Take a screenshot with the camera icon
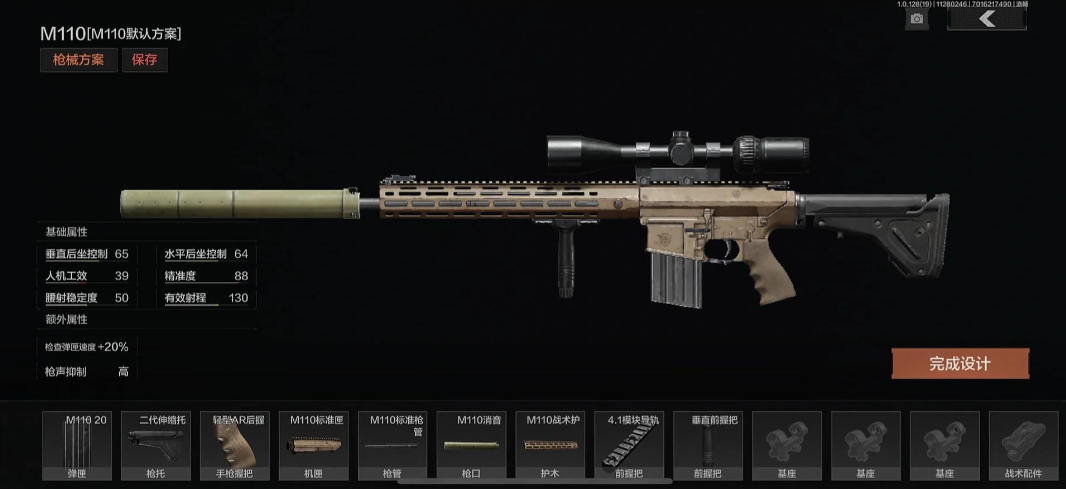 pos(915,18)
